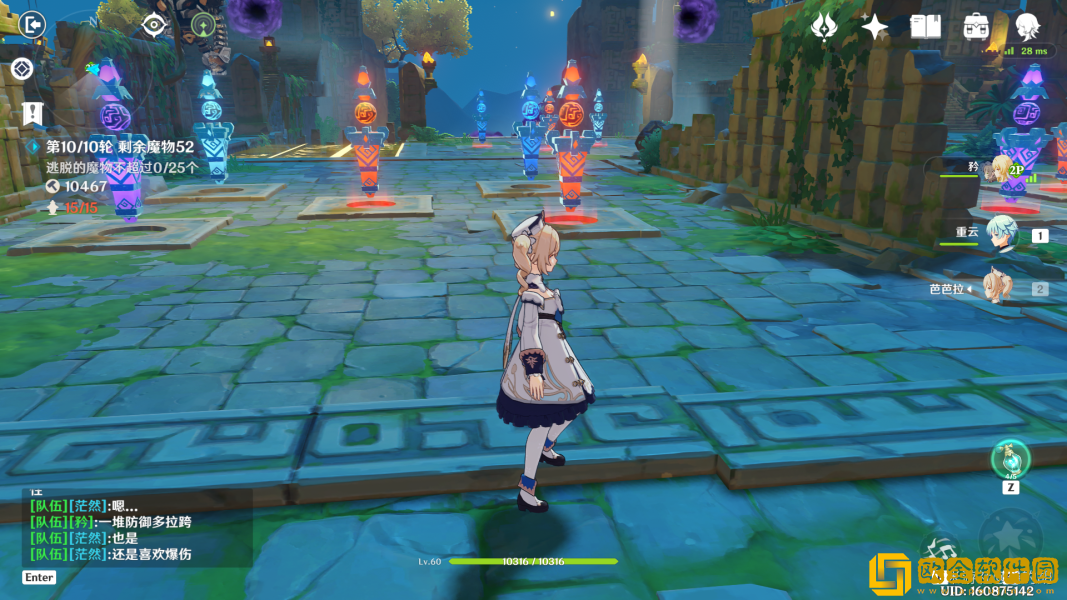Use the green bottle gadget

click(1010, 459)
